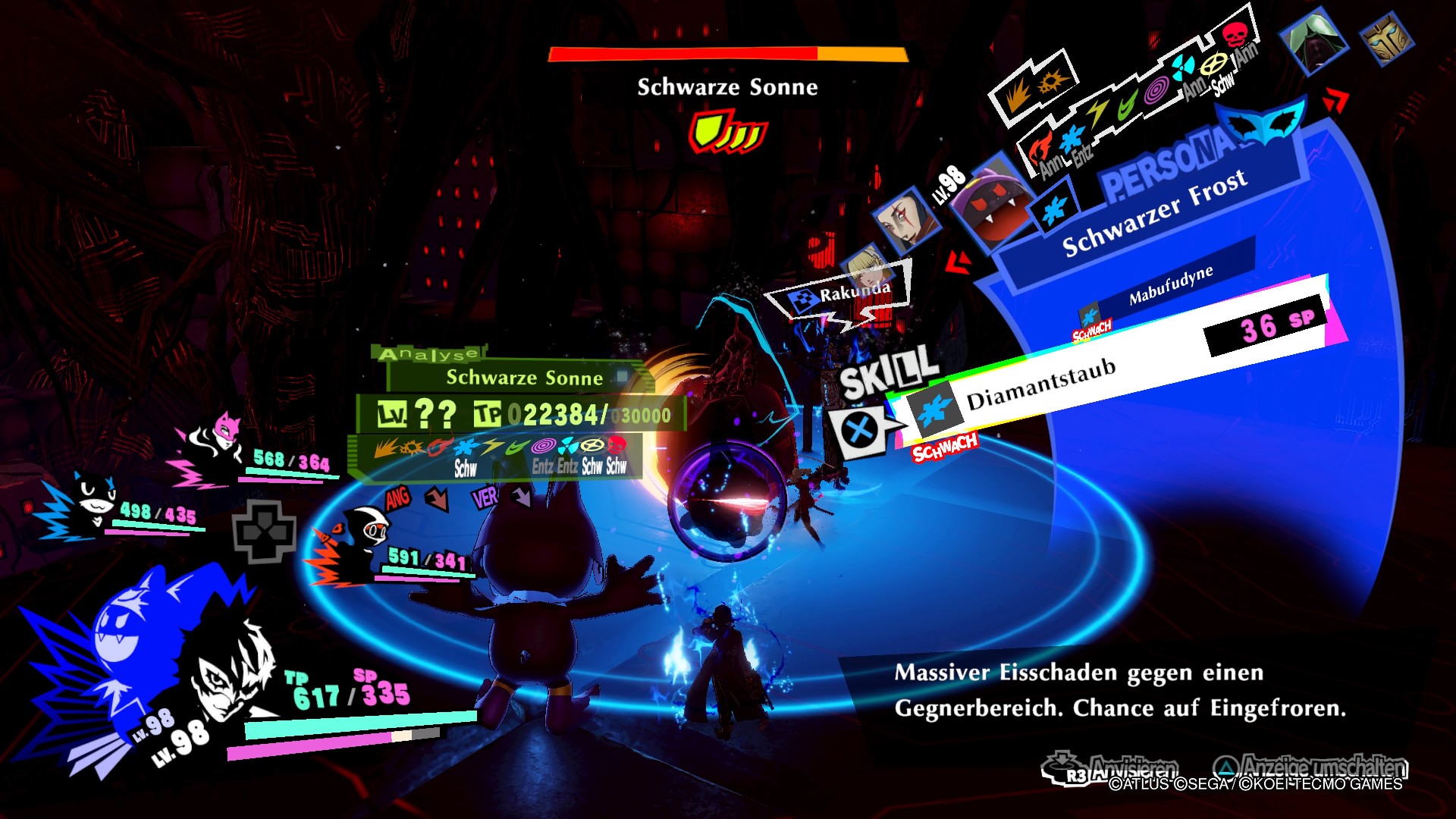Click Schwarze Sonne's red boss health bar
The height and width of the screenshot is (819, 1456).
point(682,53)
